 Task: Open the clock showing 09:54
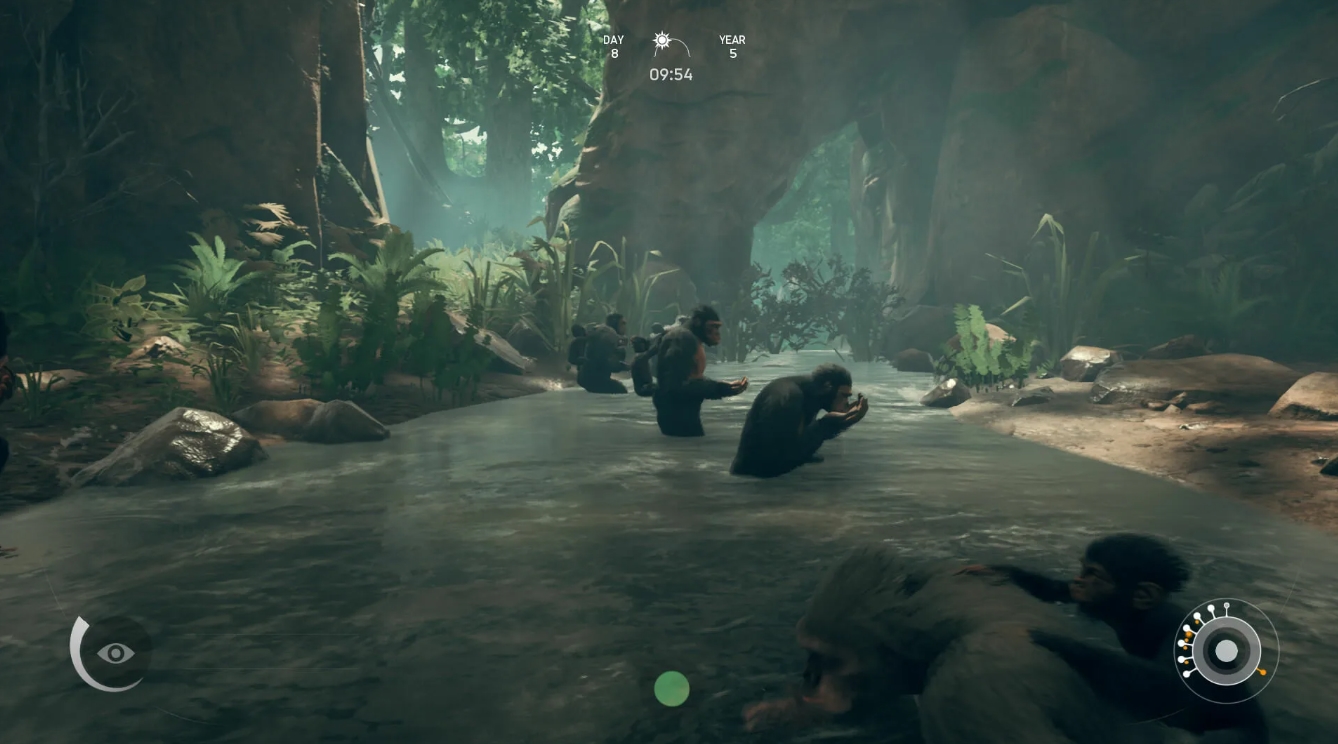pyautogui.click(x=670, y=74)
